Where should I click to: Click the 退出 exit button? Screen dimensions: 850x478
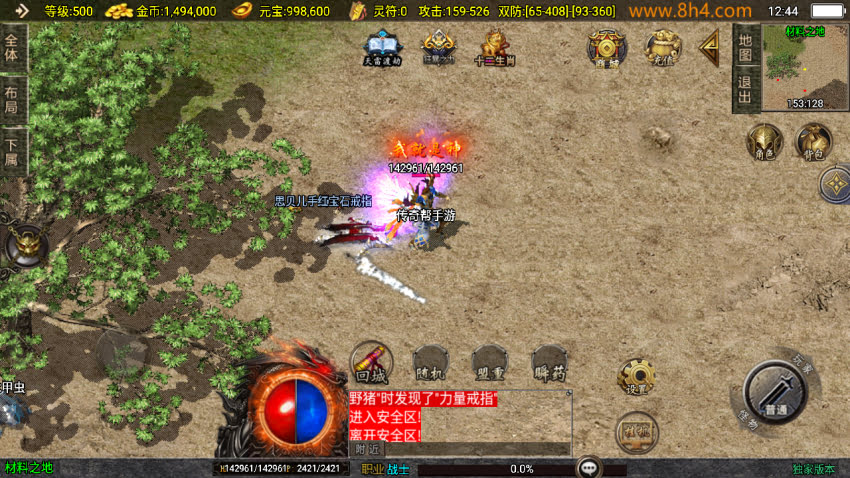[x=745, y=88]
